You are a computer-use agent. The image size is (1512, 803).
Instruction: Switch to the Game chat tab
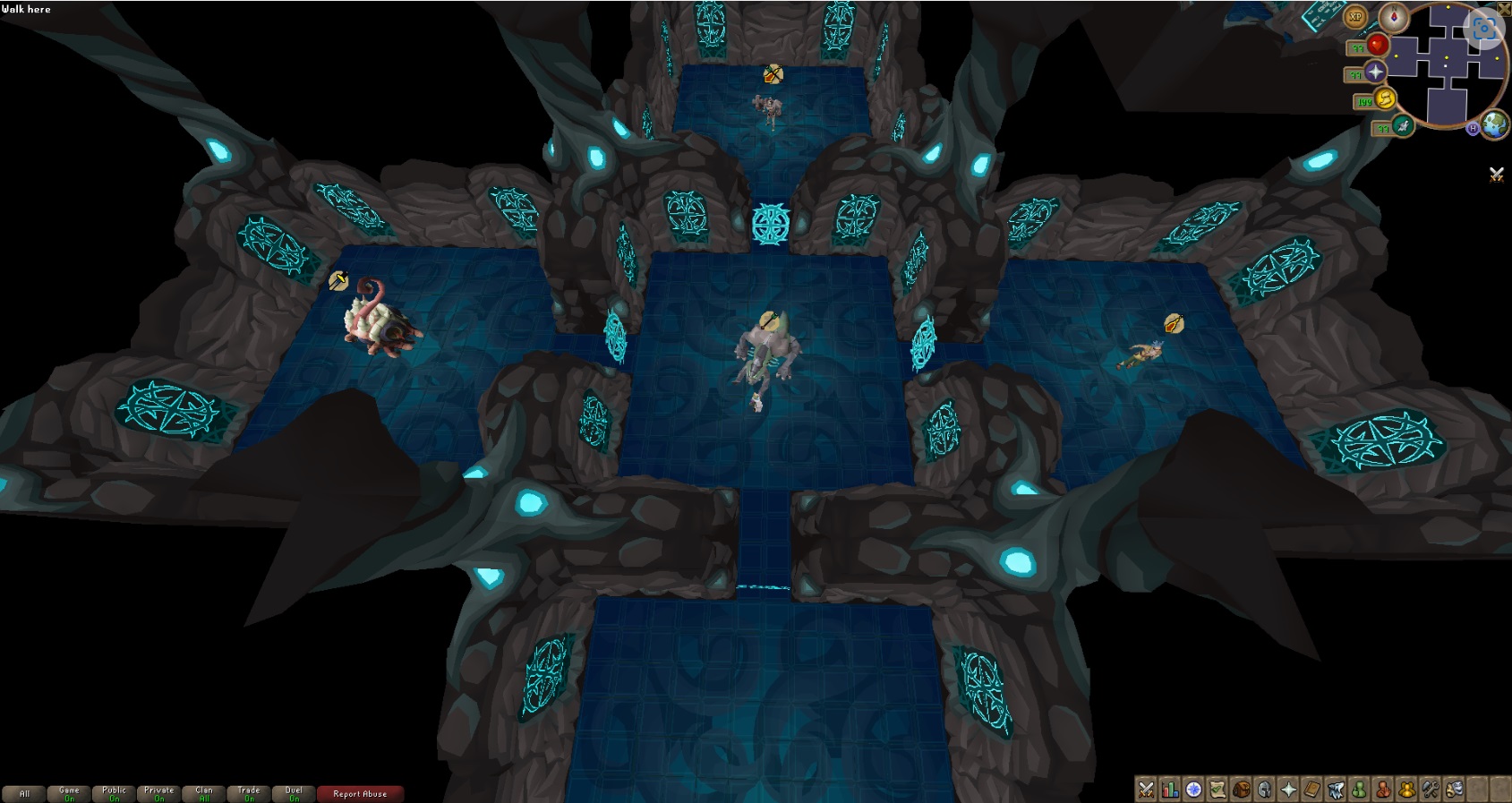[68, 792]
